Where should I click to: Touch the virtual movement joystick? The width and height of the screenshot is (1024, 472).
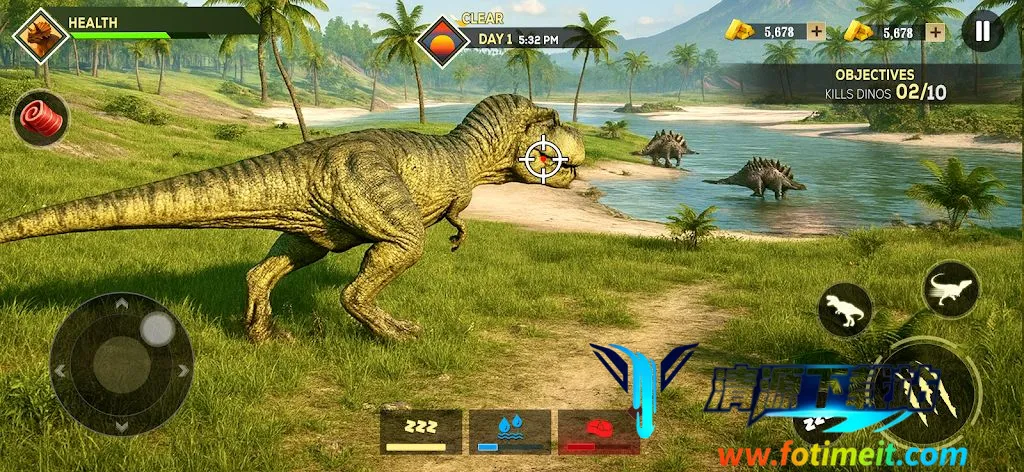click(121, 362)
